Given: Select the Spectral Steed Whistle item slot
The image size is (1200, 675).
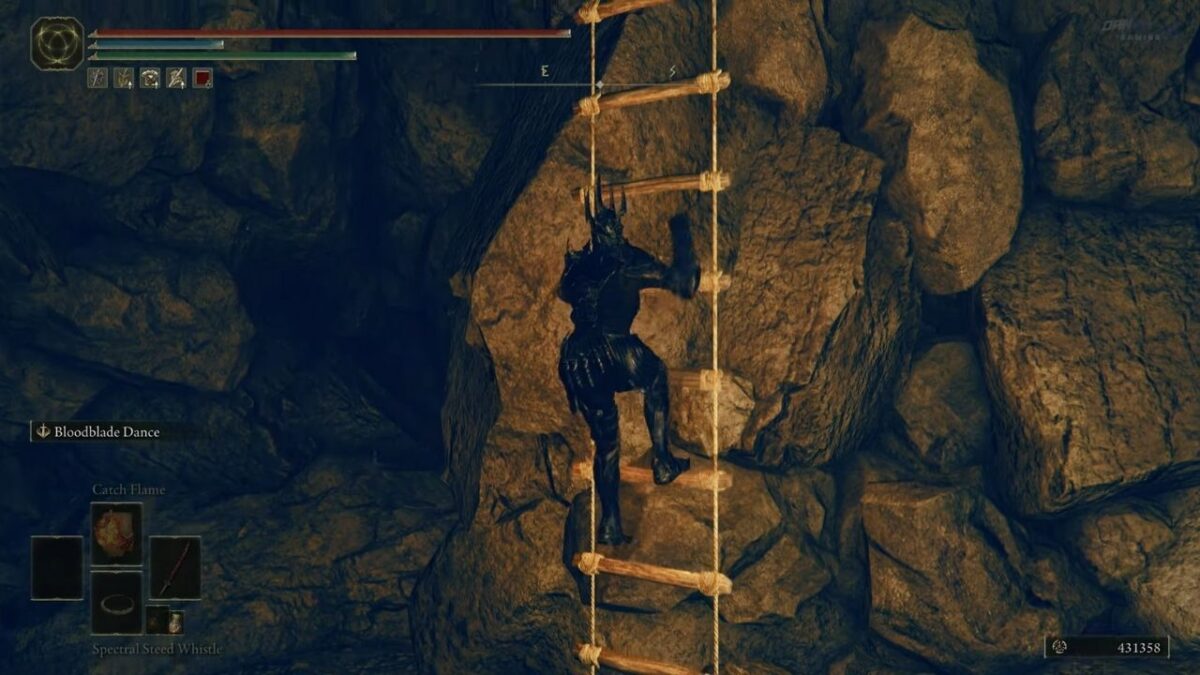Looking at the screenshot, I should [x=116, y=603].
